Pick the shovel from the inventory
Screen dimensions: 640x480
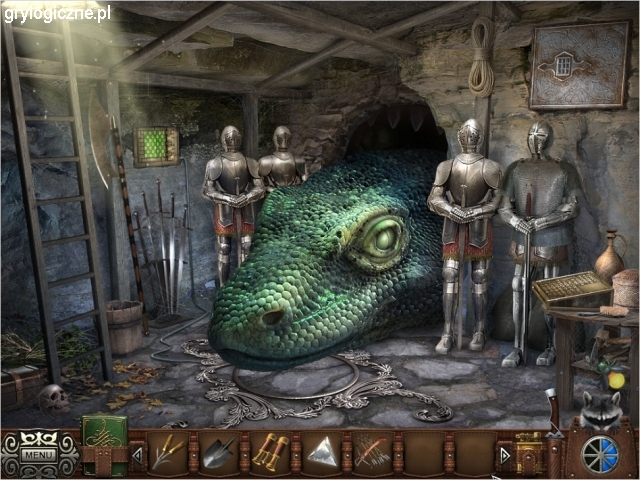pyautogui.click(x=221, y=454)
